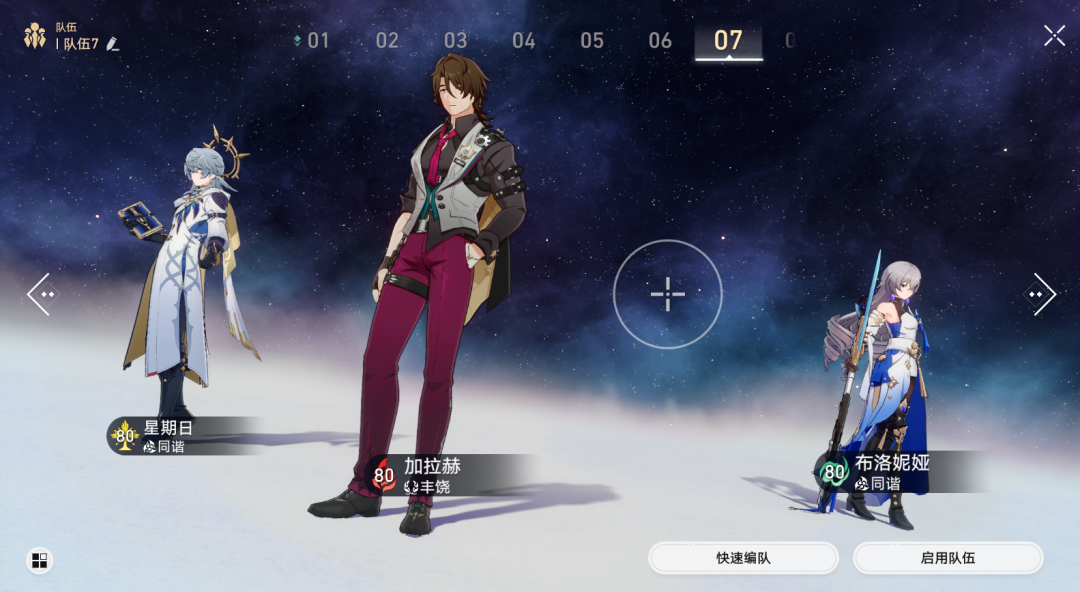Open the four-square grid view icon
The height and width of the screenshot is (592, 1080).
(39, 560)
